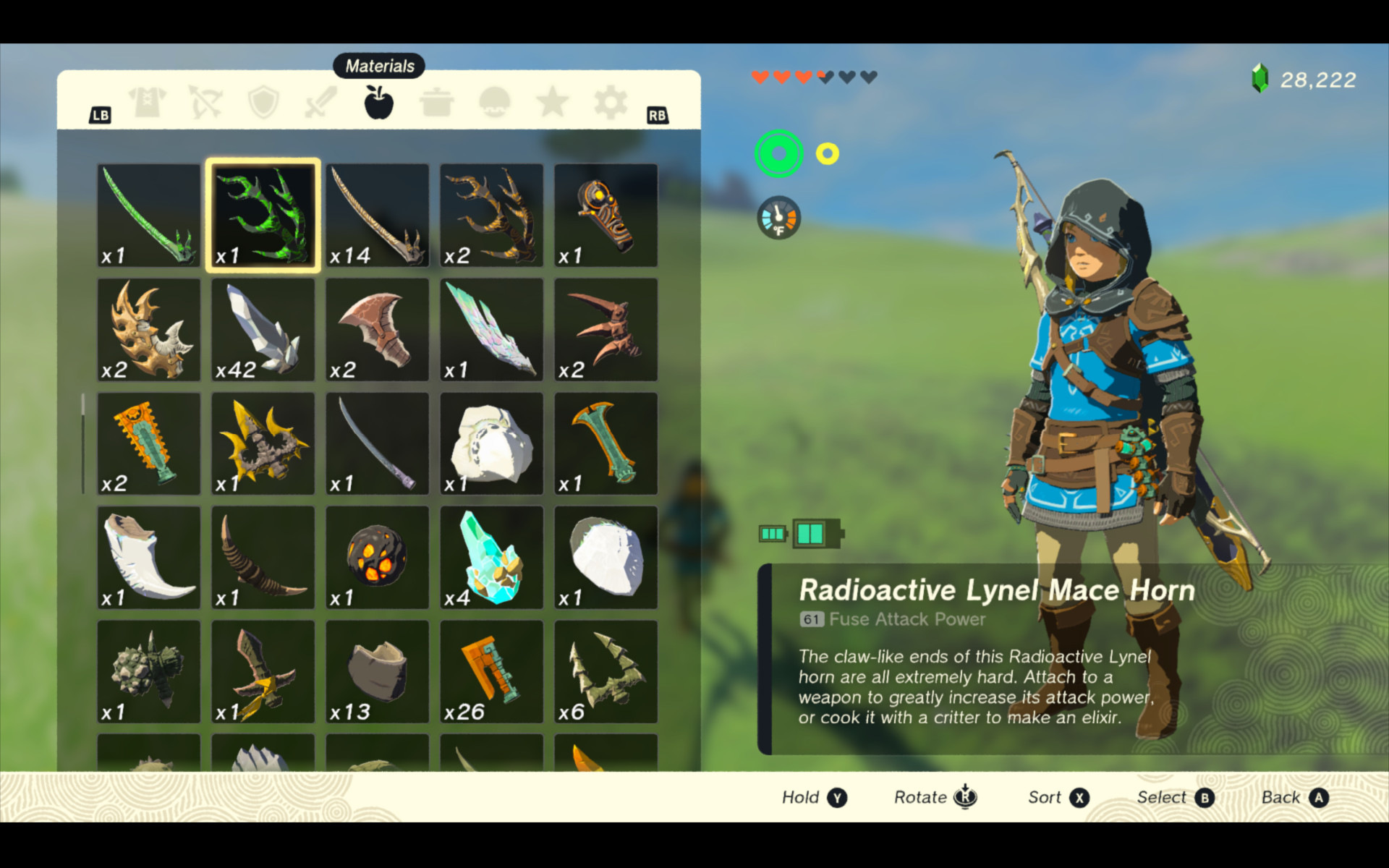Open the Meals cooking pot icon
This screenshot has height=868, width=1389.
[x=437, y=101]
